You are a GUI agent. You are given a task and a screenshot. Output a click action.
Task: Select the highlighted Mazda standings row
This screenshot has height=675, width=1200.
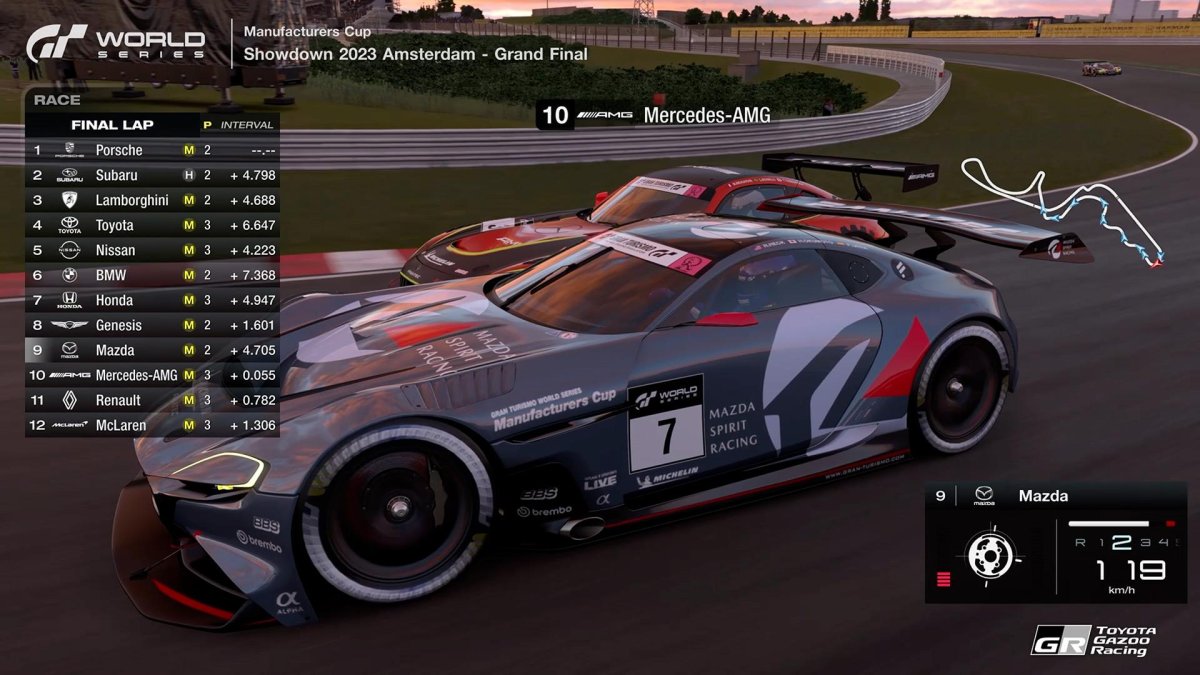tap(152, 350)
